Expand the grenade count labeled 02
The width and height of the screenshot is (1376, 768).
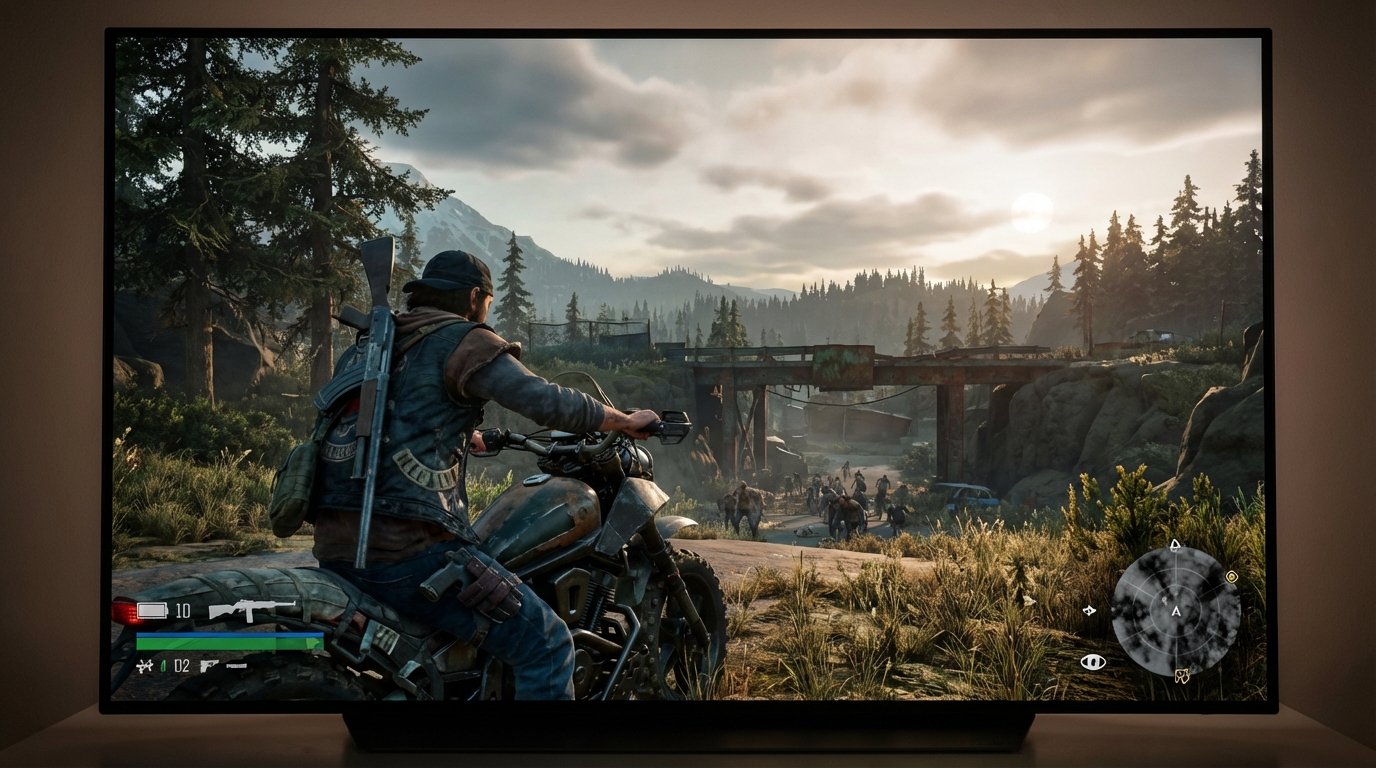pos(181,666)
